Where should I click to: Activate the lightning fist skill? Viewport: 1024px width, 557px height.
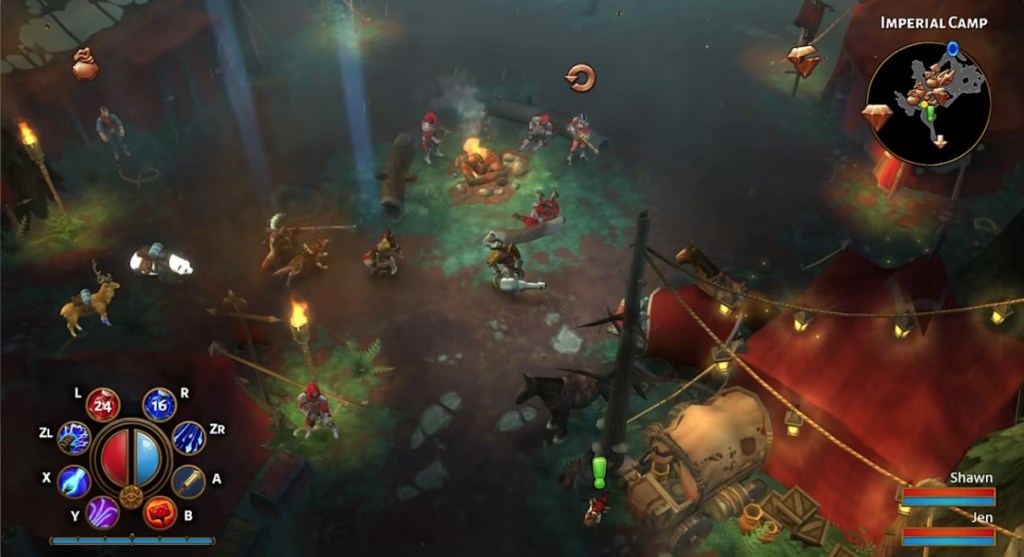(x=74, y=437)
